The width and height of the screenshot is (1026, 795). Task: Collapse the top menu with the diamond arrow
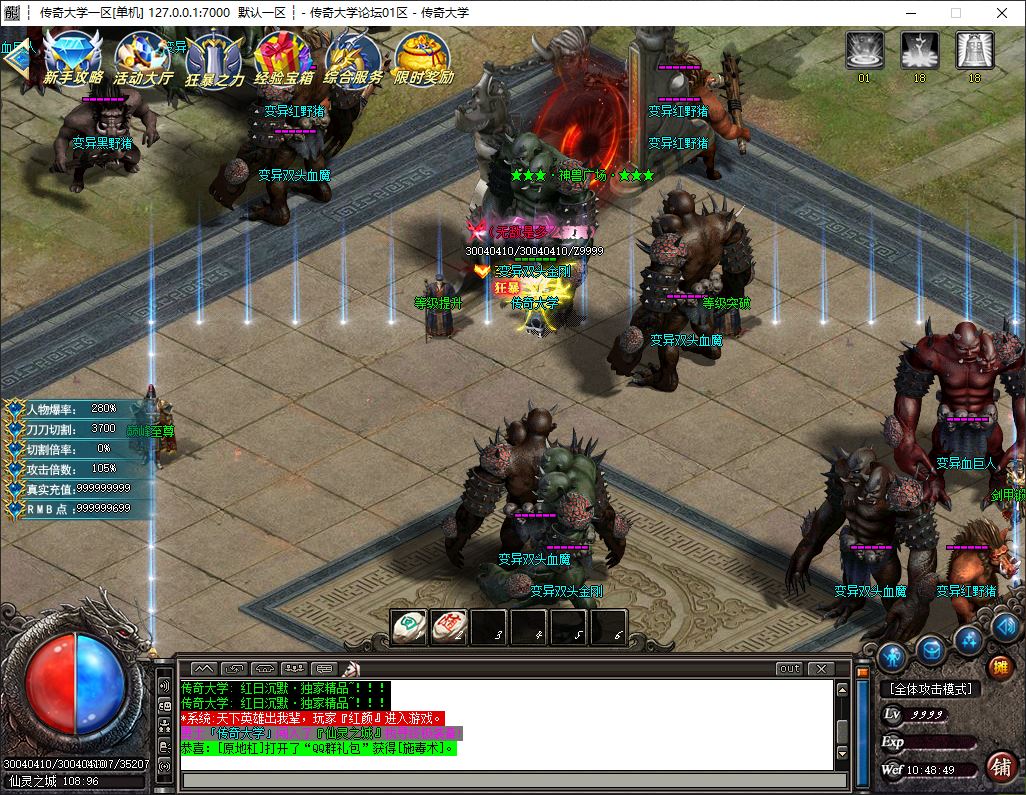pyautogui.click(x=17, y=56)
